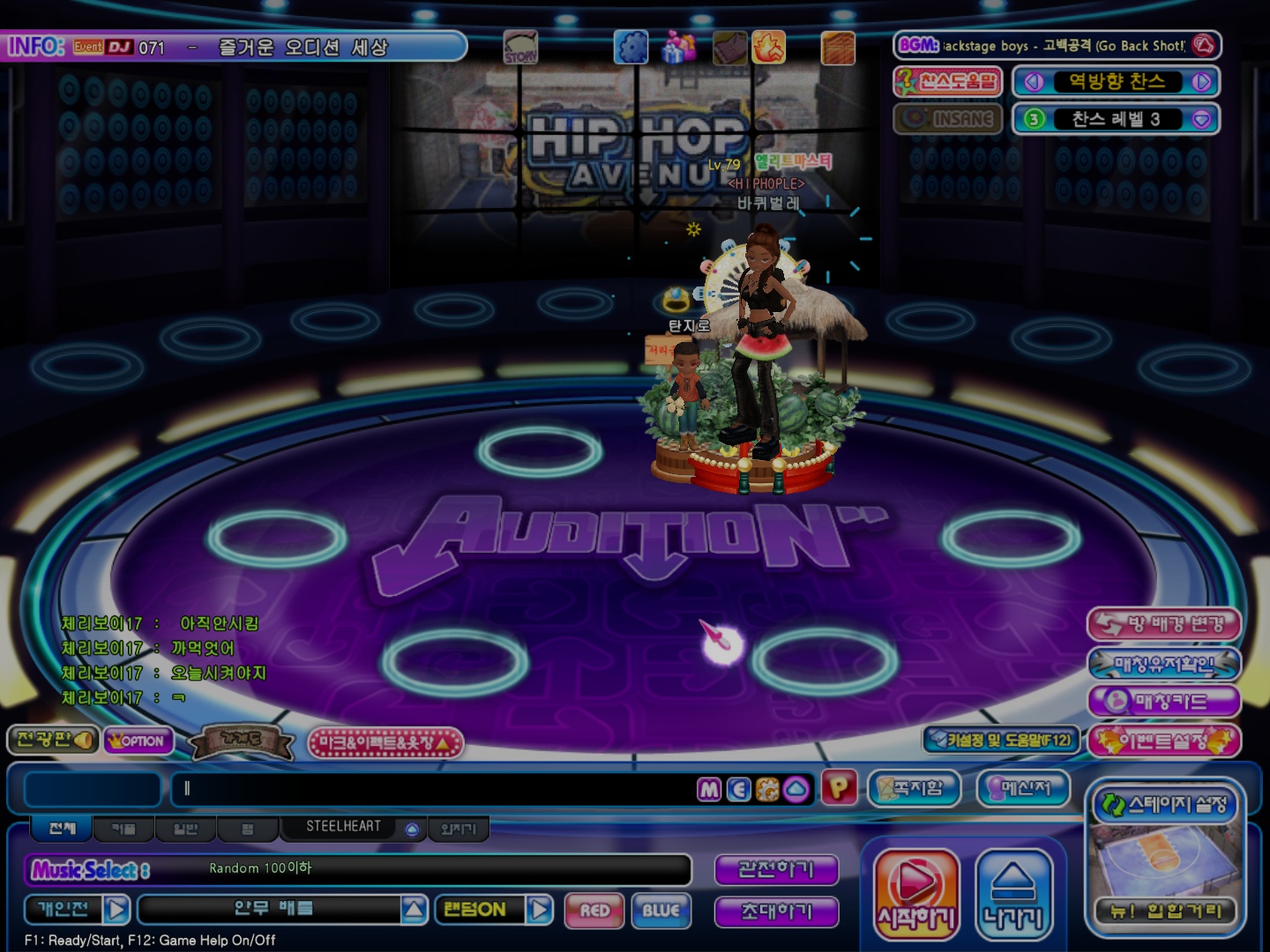Open the 찬스도움말 chance help
This screenshot has width=1270, height=952.
click(x=948, y=82)
